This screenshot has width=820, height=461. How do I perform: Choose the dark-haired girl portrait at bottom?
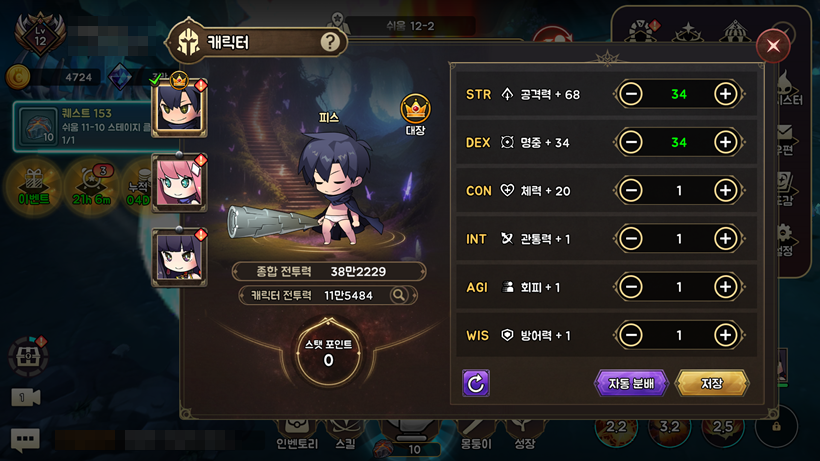pos(179,255)
